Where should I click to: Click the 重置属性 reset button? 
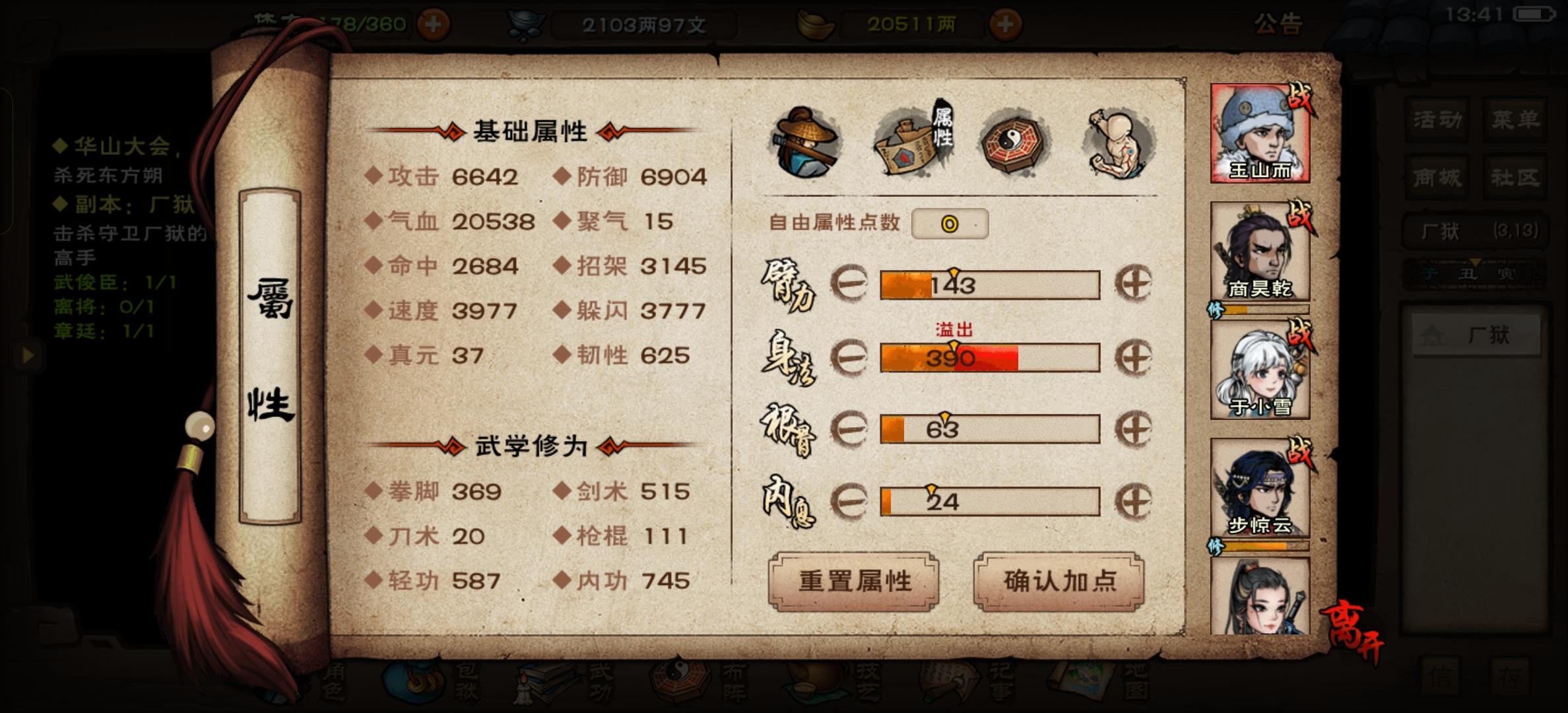coord(855,582)
